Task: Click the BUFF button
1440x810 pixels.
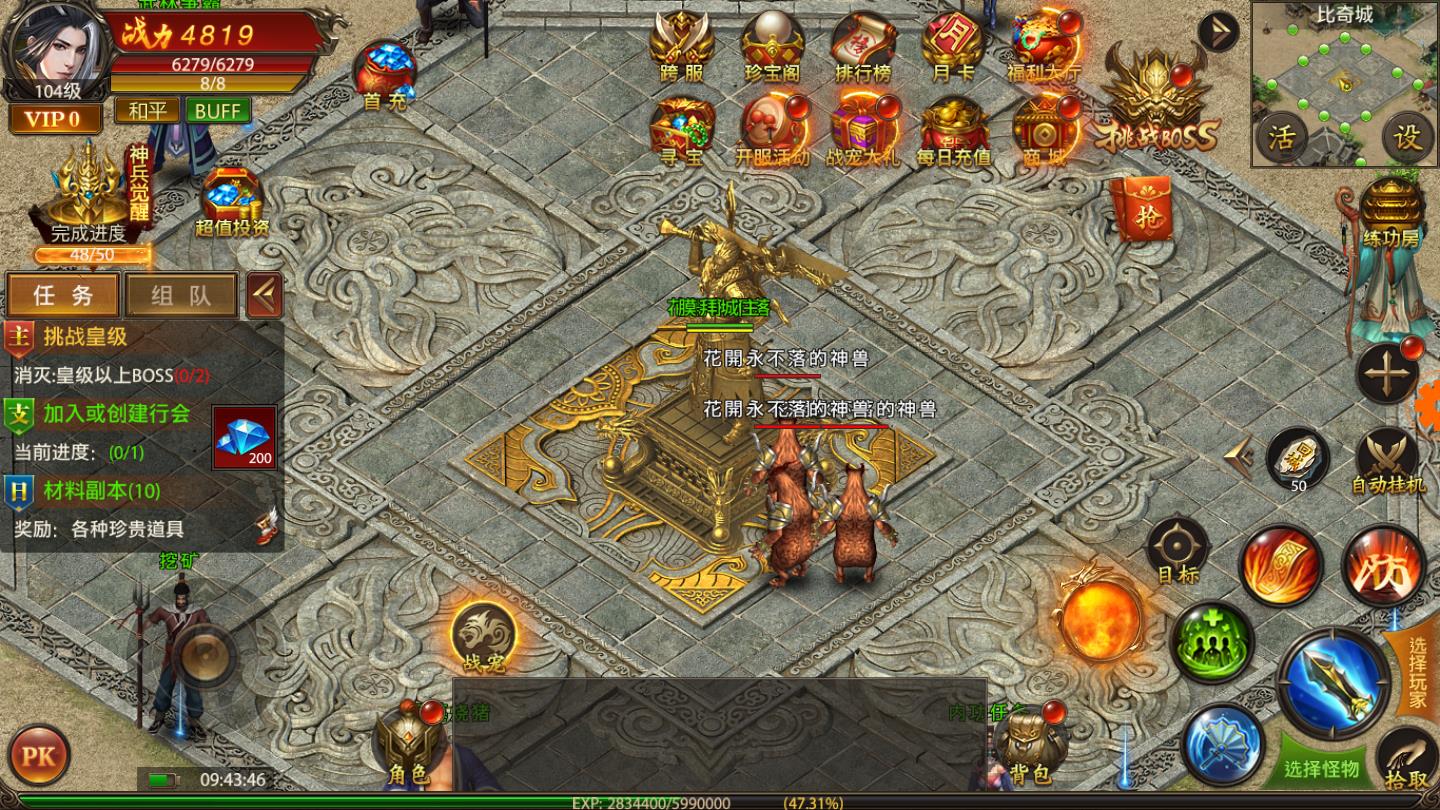Action: tap(218, 110)
